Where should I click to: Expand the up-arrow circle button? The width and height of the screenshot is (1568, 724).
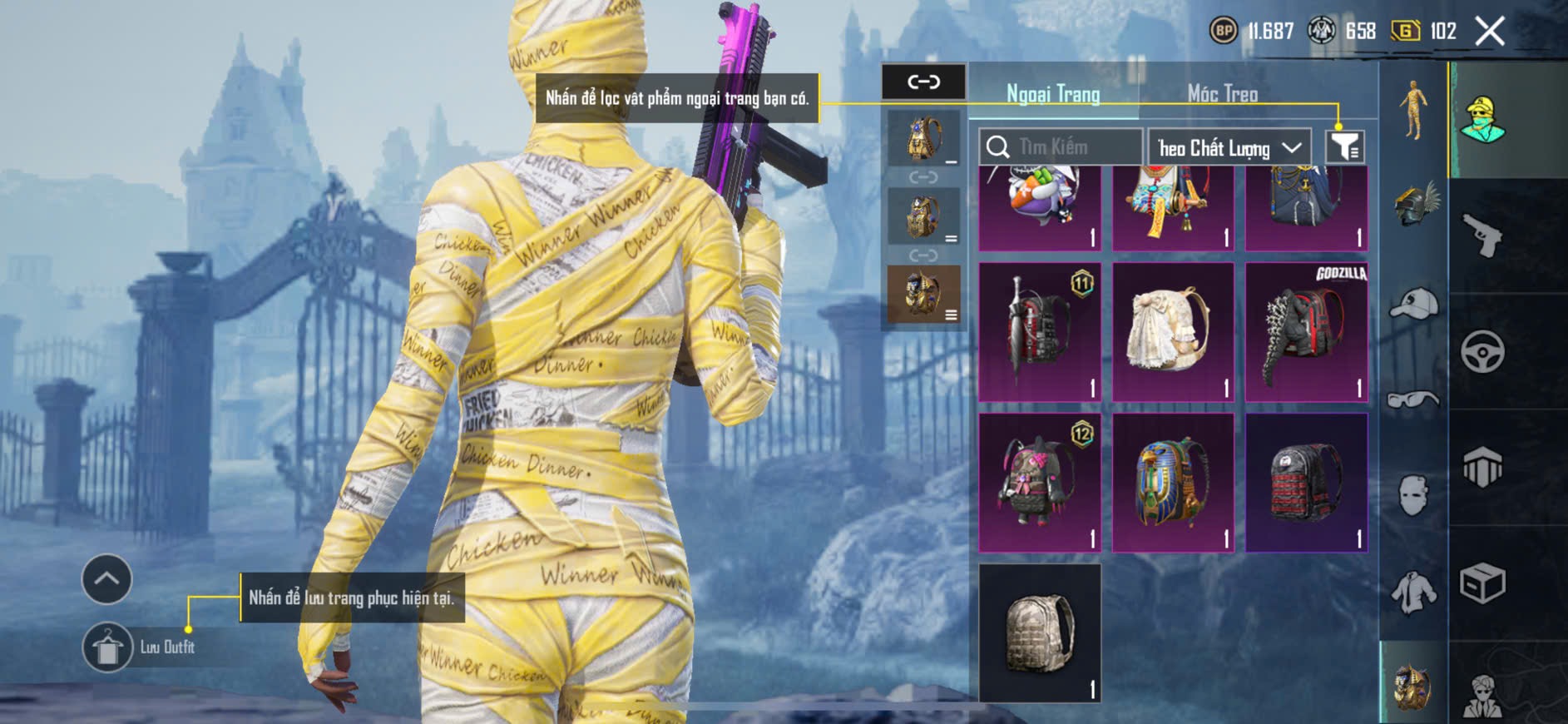[106, 578]
